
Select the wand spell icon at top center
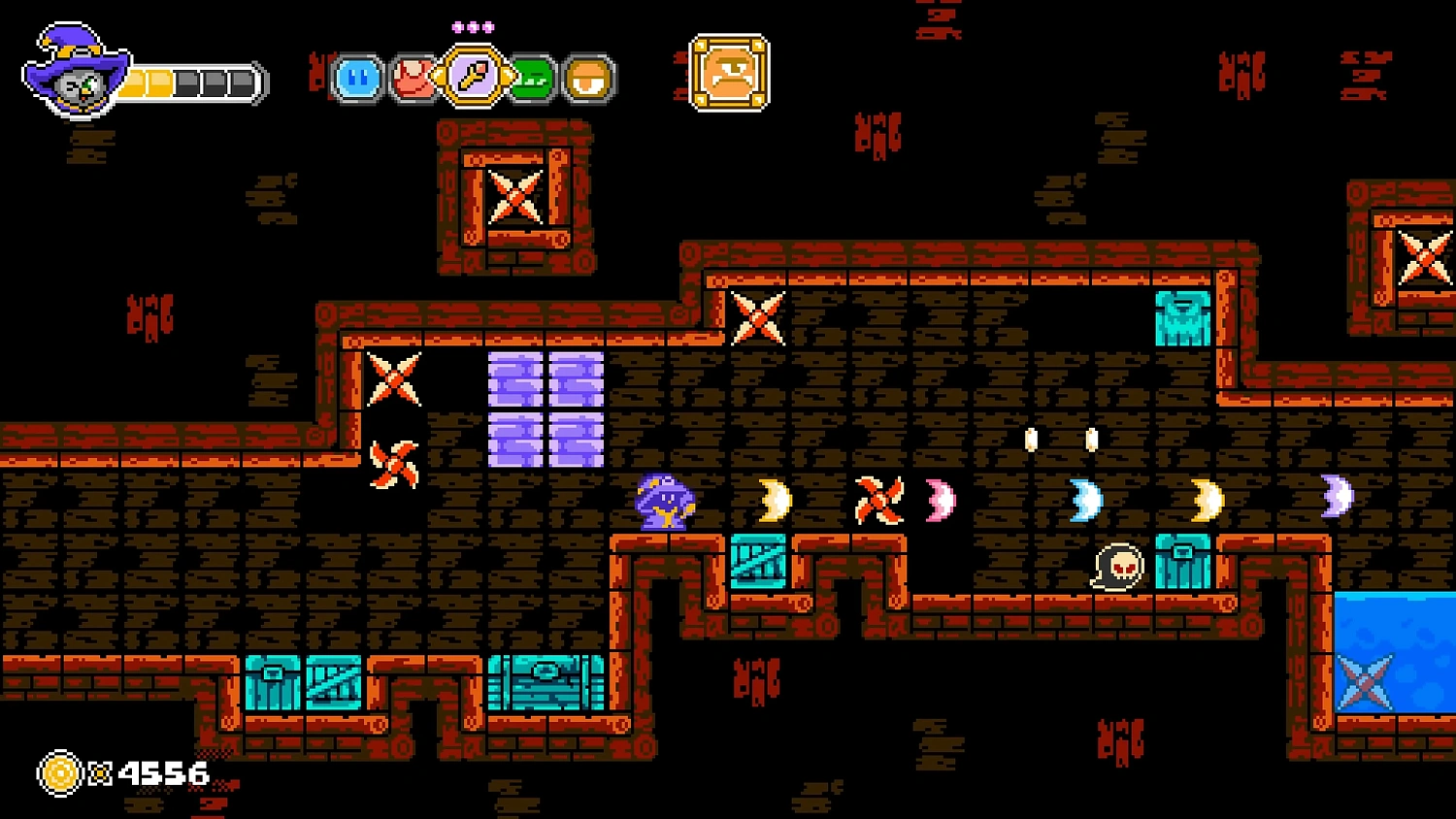[471, 78]
